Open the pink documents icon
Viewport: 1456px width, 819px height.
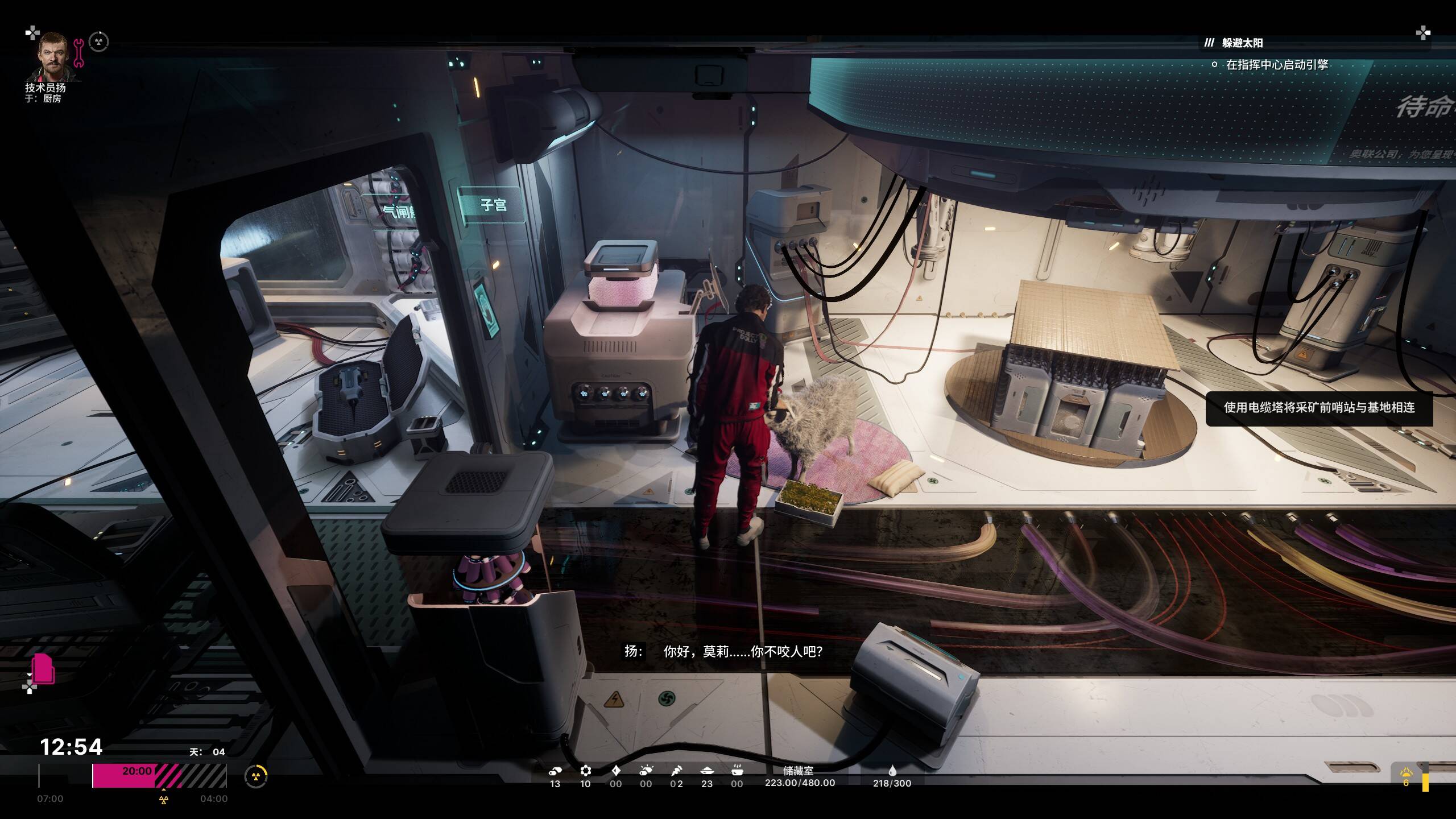(x=43, y=669)
